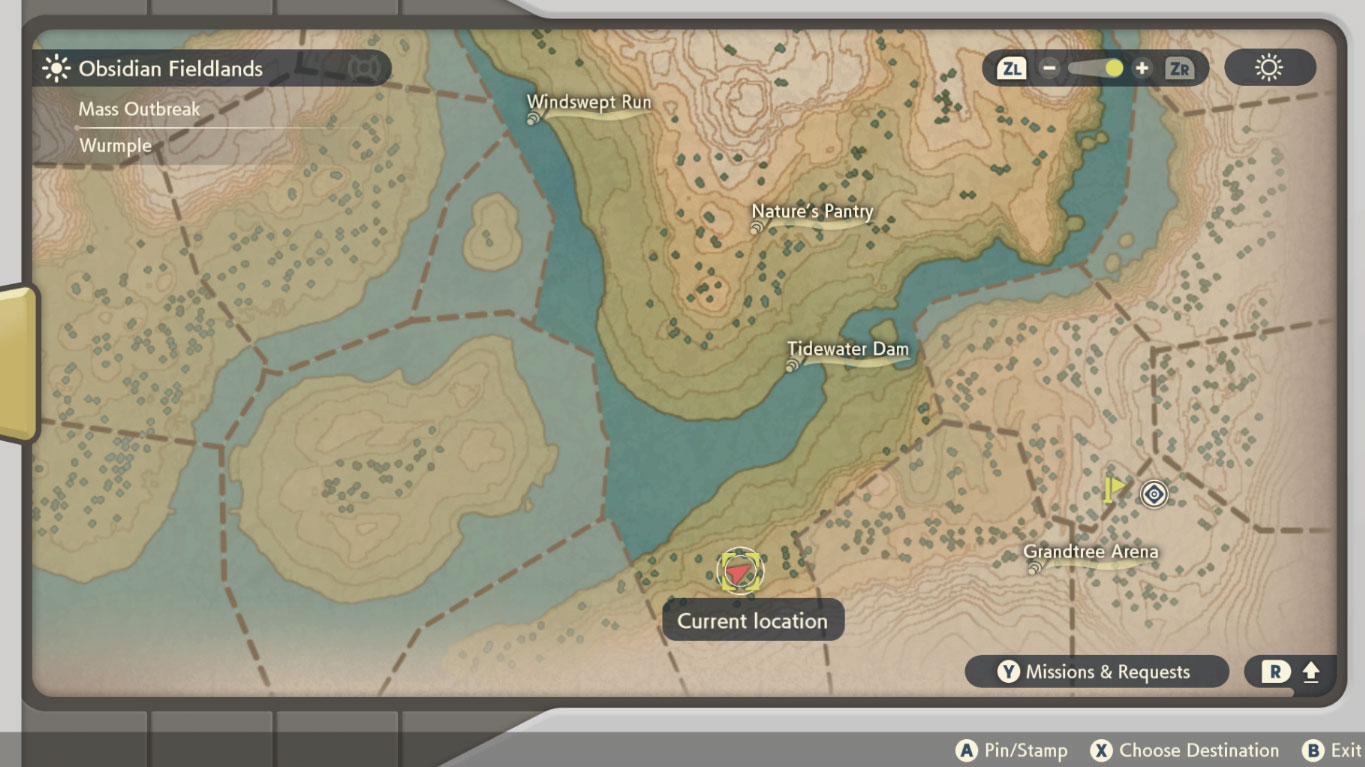
Task: Click the Tidewater Dam location marker
Action: click(x=791, y=366)
